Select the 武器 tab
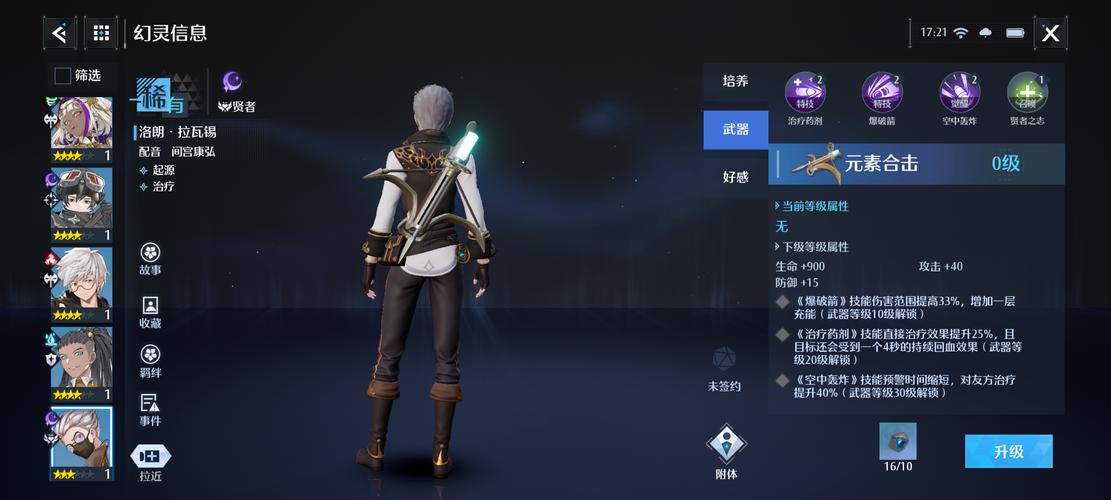1111x500 pixels. [735, 130]
